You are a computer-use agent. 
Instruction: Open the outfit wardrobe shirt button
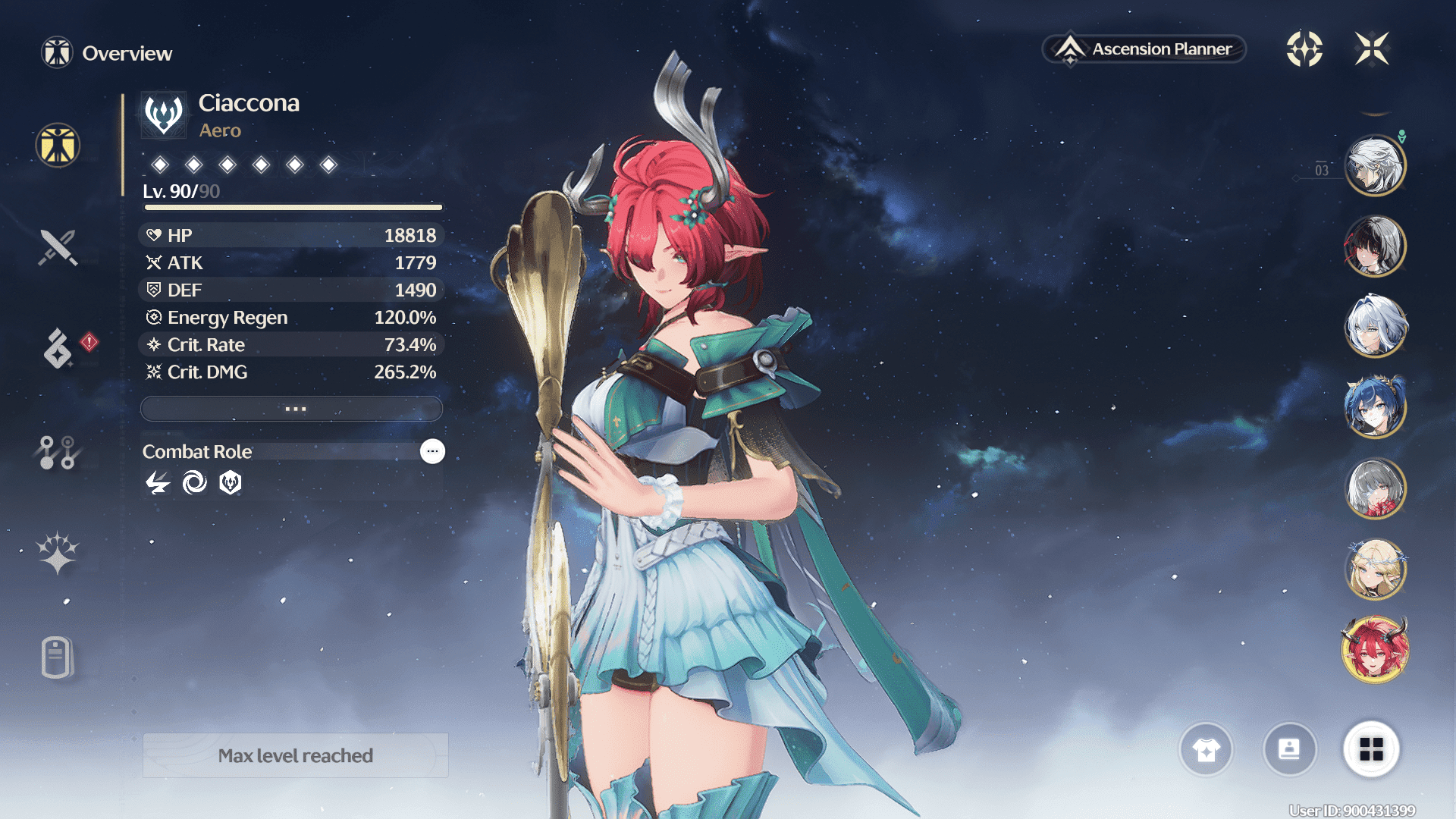1206,750
